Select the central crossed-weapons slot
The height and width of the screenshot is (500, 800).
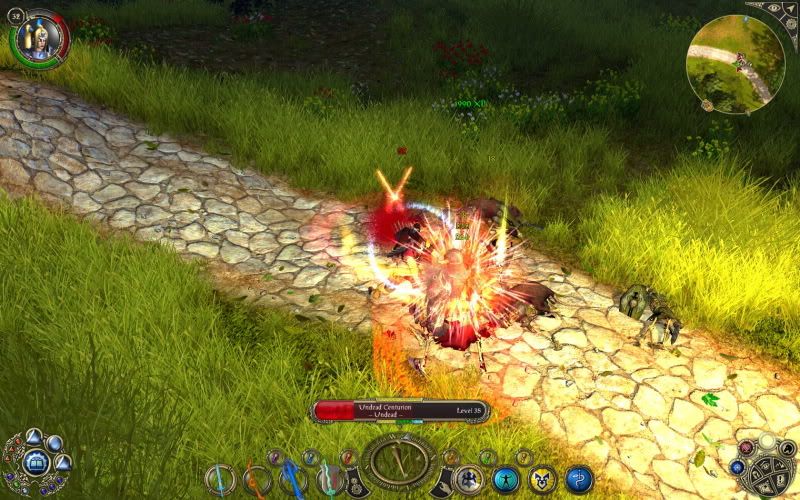pyautogui.click(x=400, y=461)
